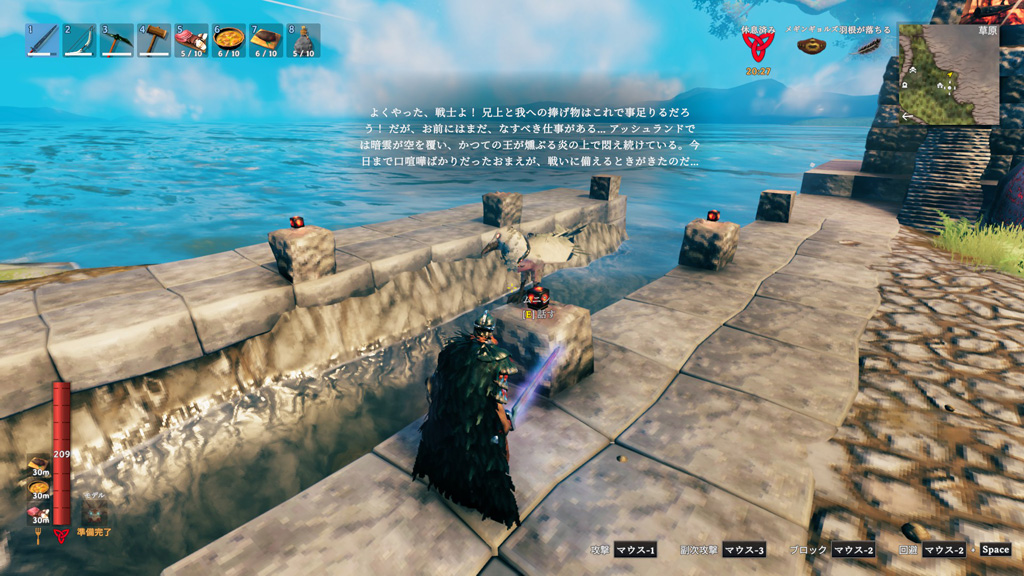Image resolution: width=1024 pixels, height=576 pixels.
Task: Equip the bow from hotbar slot 2
Action: click(79, 40)
